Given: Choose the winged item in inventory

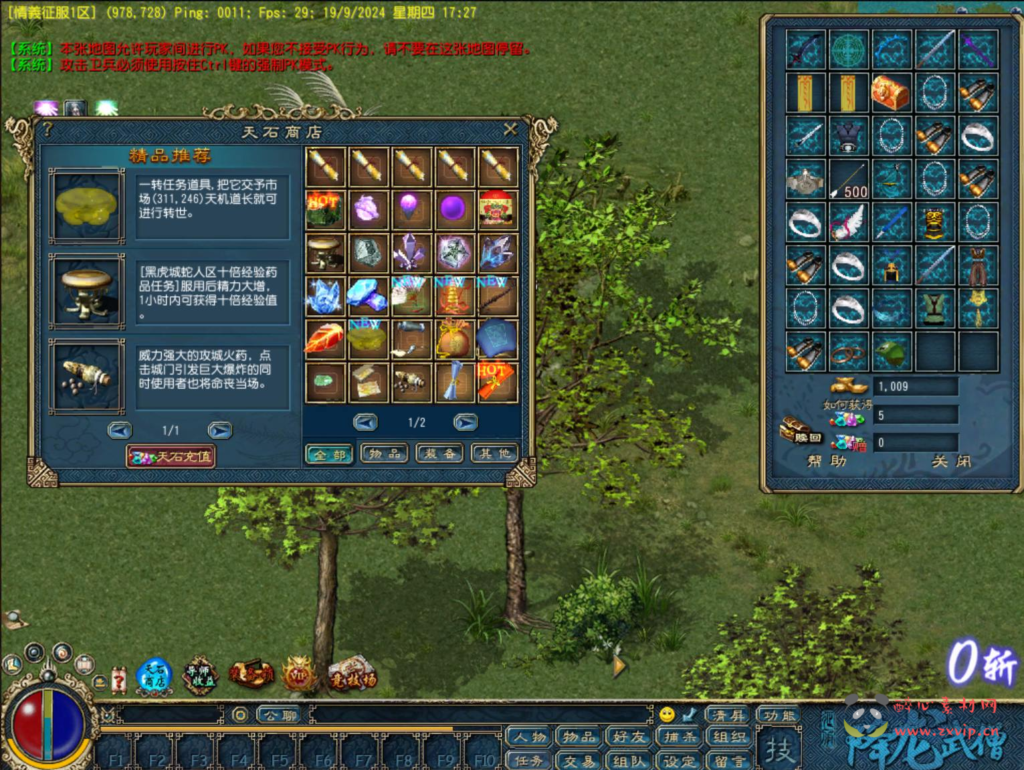Looking at the screenshot, I should [847, 222].
